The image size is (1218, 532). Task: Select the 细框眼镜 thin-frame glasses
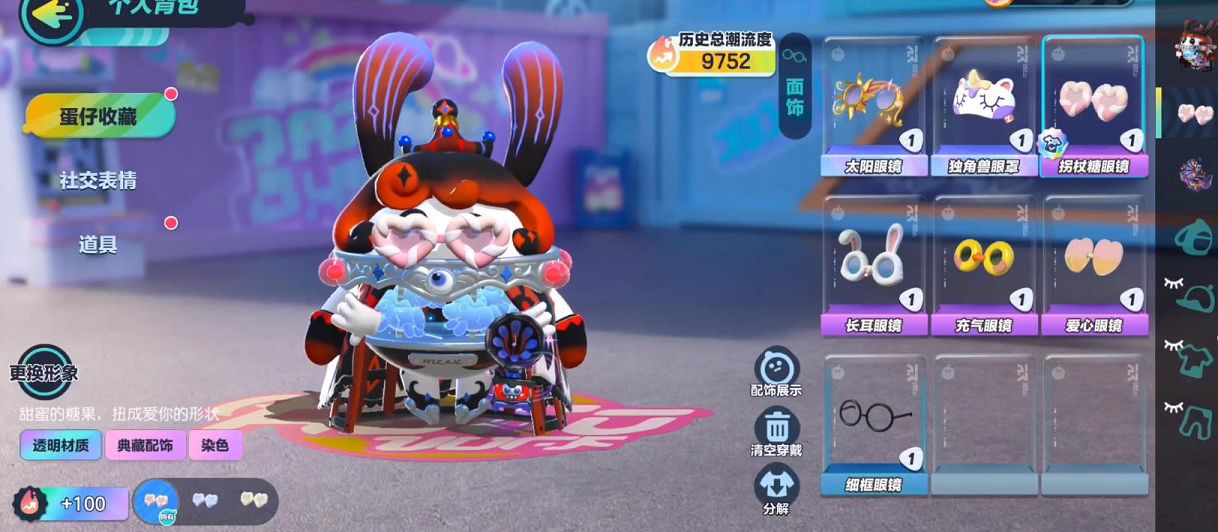[873, 424]
